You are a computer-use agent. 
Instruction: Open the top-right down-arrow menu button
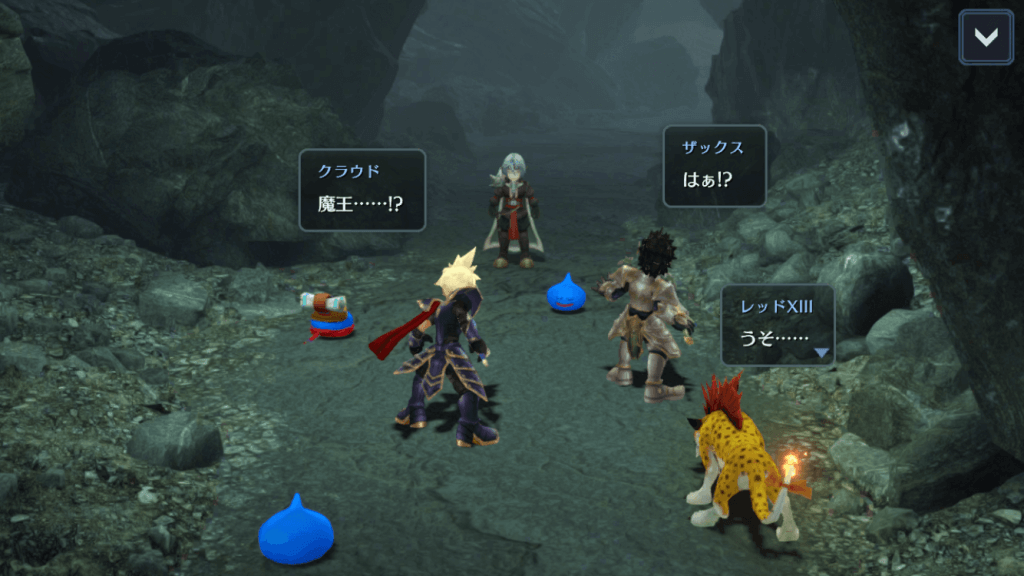[x=985, y=37]
